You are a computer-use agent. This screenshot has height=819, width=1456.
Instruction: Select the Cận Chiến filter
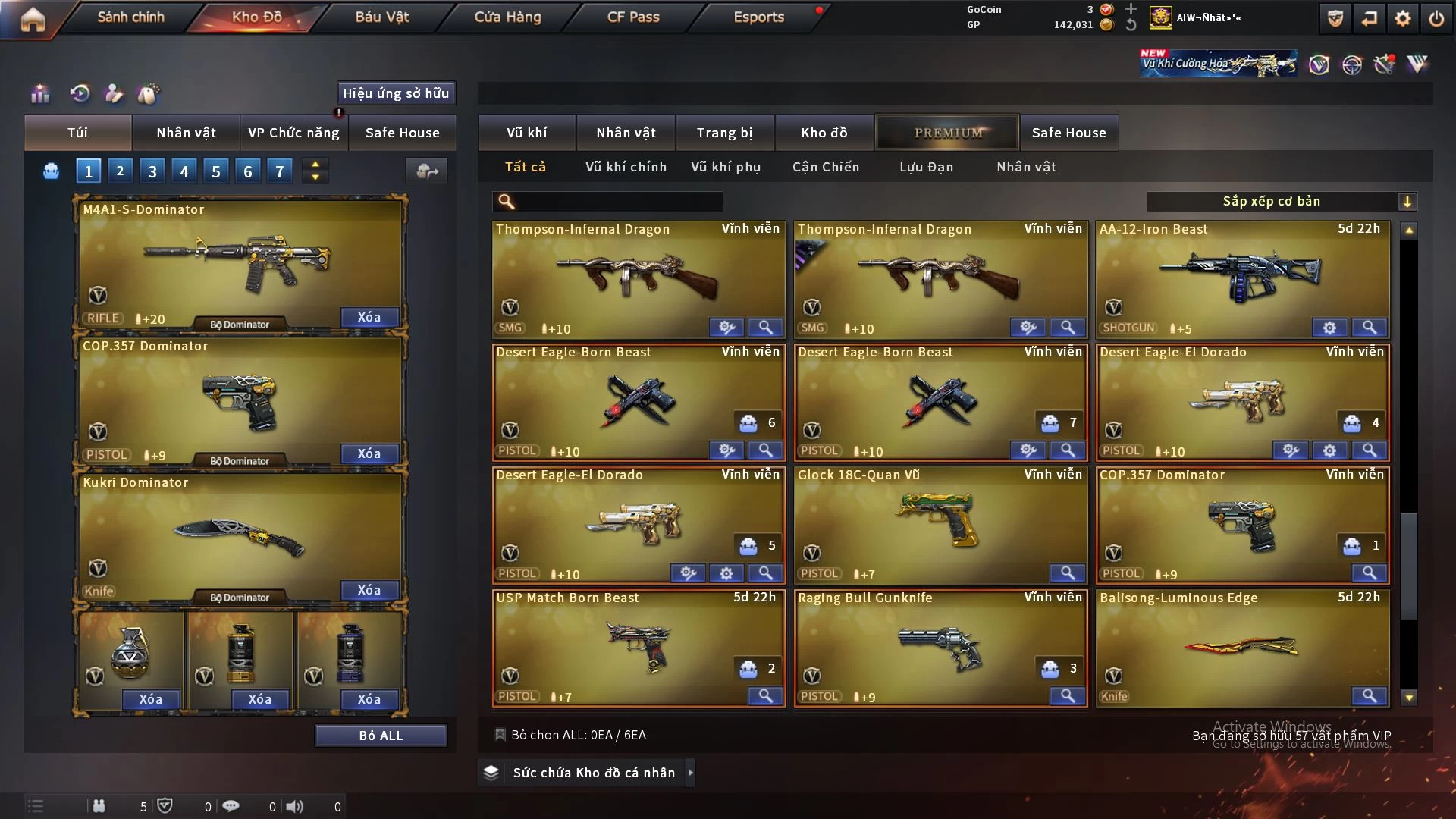click(826, 167)
